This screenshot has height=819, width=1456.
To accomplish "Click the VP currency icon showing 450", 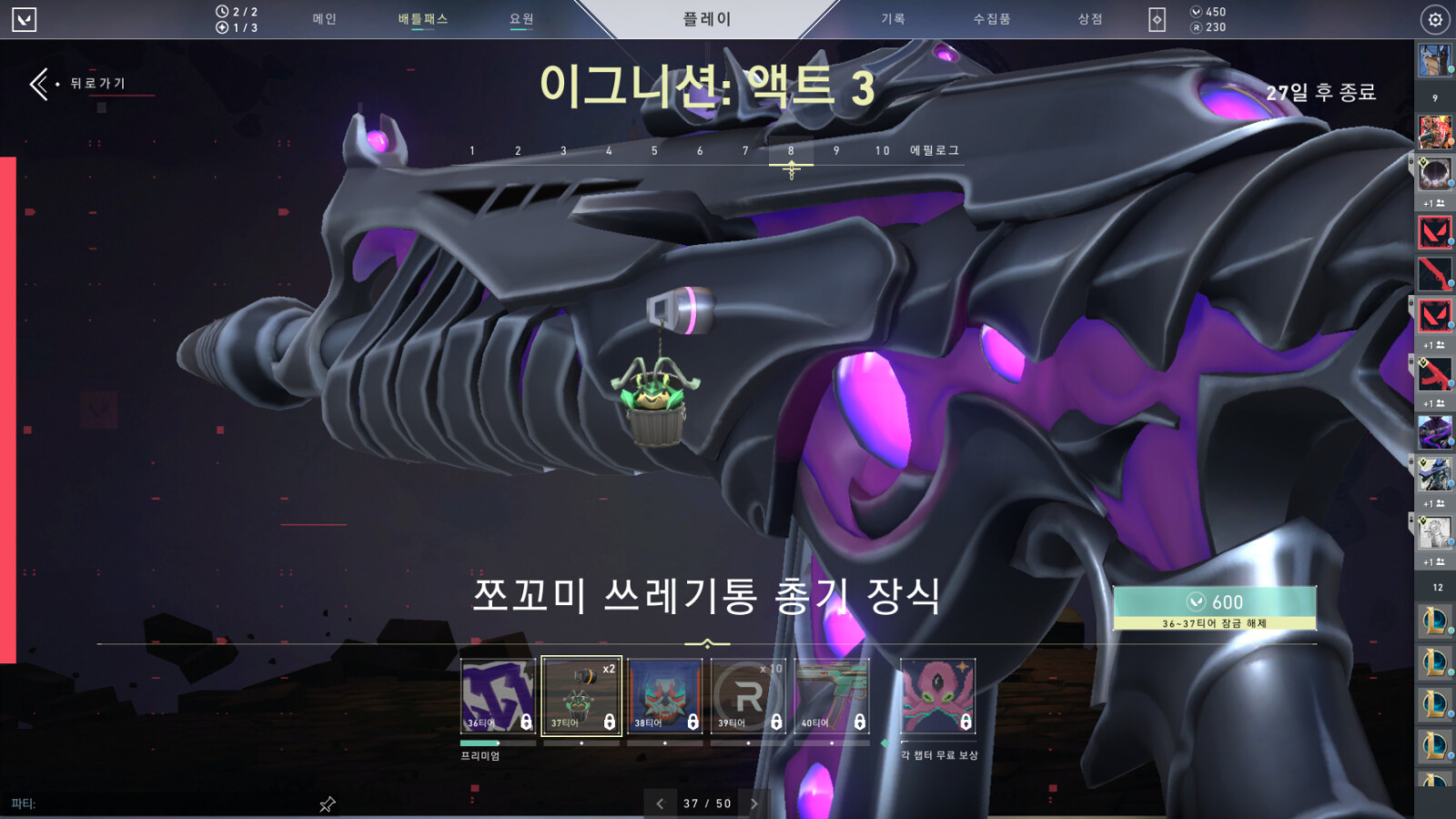I will (1198, 11).
